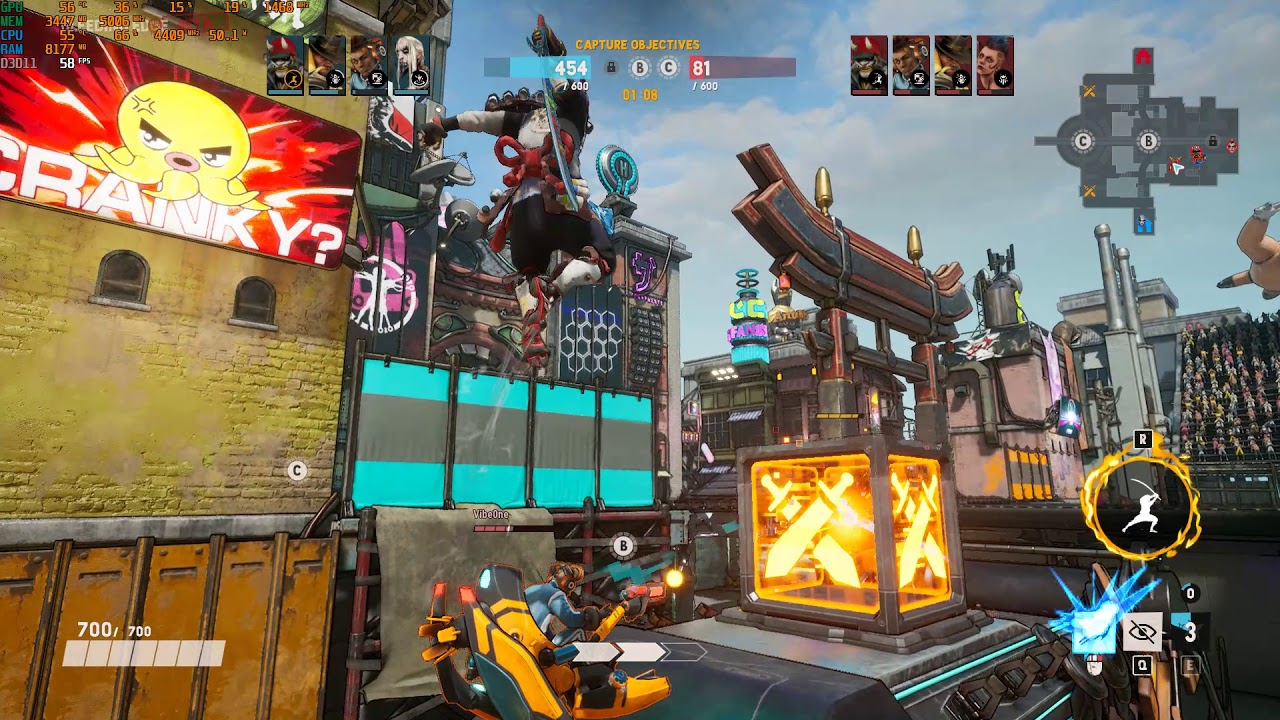The image size is (1280, 720).
Task: Select objective C icon in score bar
Action: pos(668,68)
